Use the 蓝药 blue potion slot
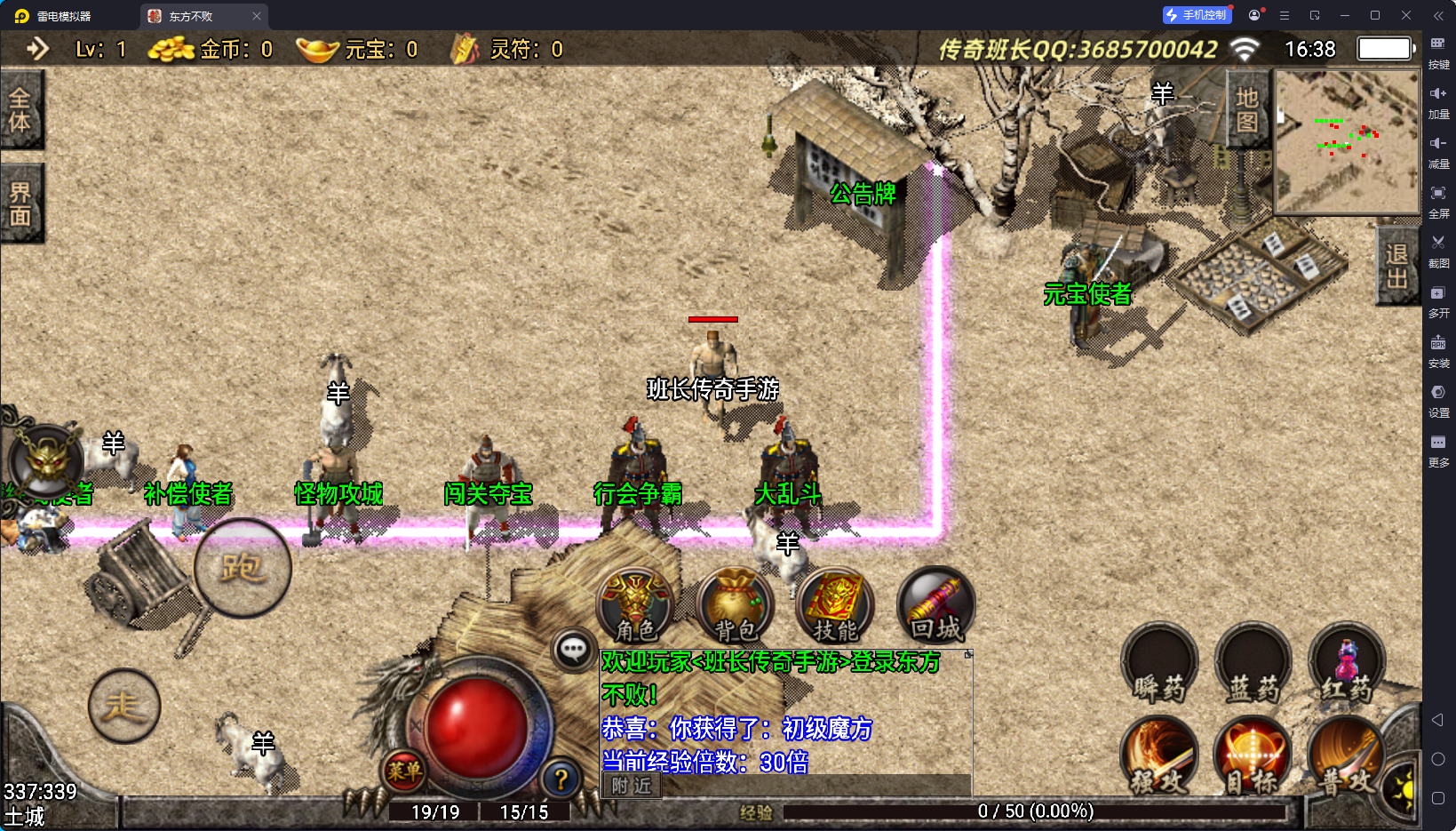 tap(1253, 665)
